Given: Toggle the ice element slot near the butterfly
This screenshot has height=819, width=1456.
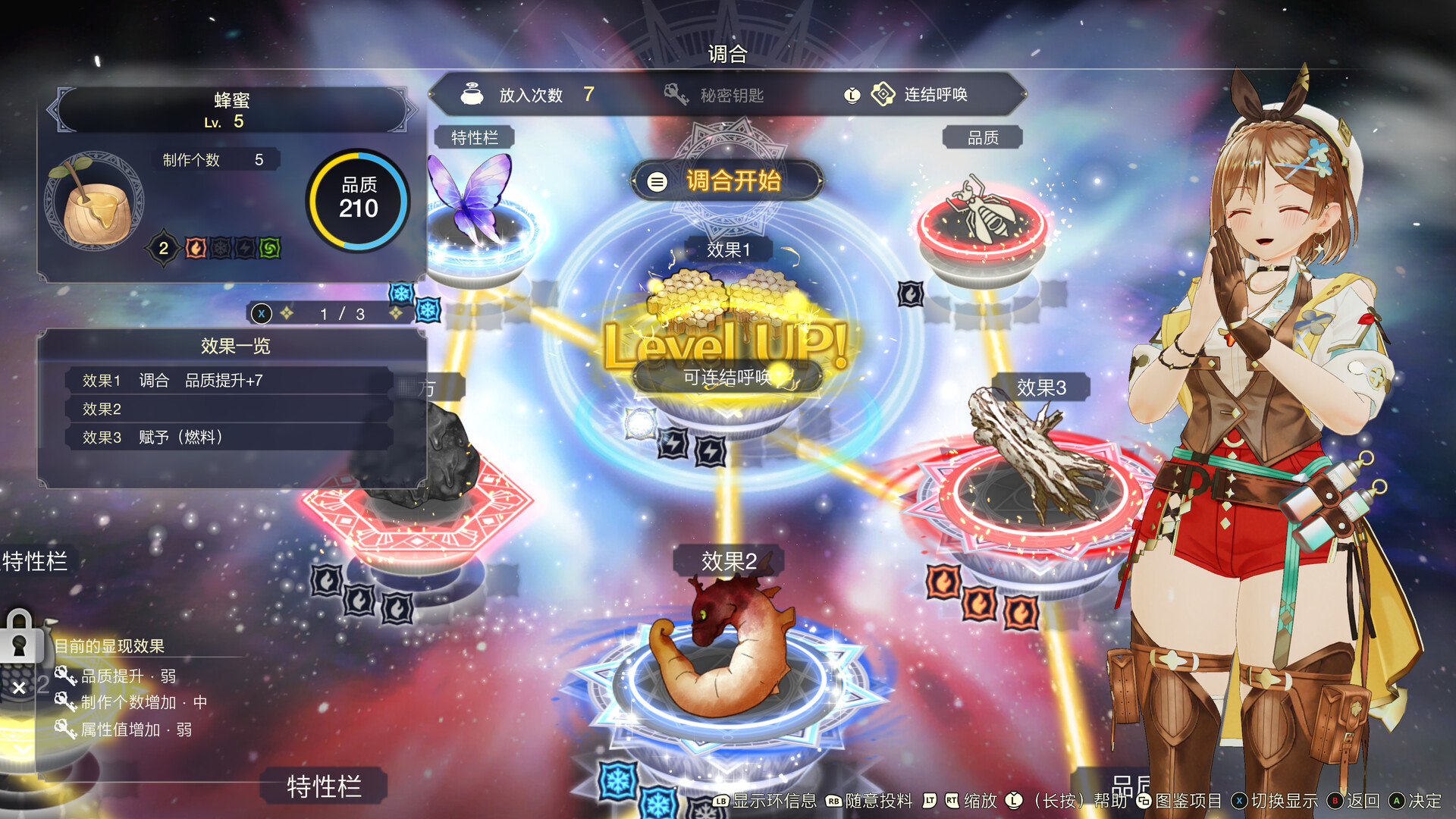Looking at the screenshot, I should click(x=427, y=309).
